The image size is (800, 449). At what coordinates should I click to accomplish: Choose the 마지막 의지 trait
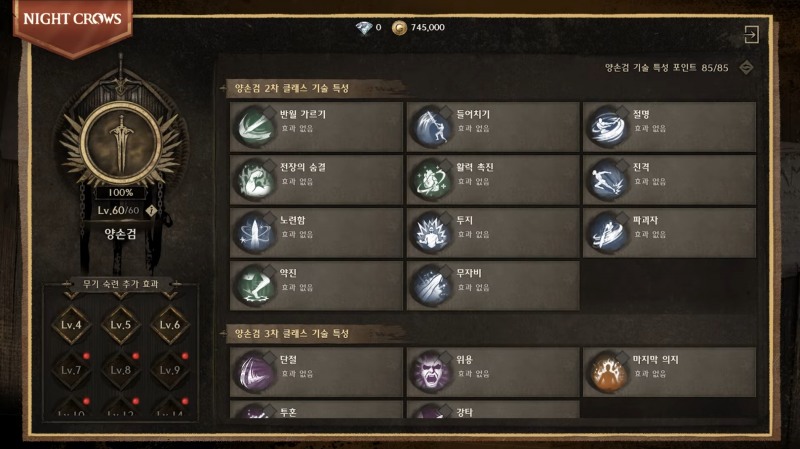pos(669,371)
